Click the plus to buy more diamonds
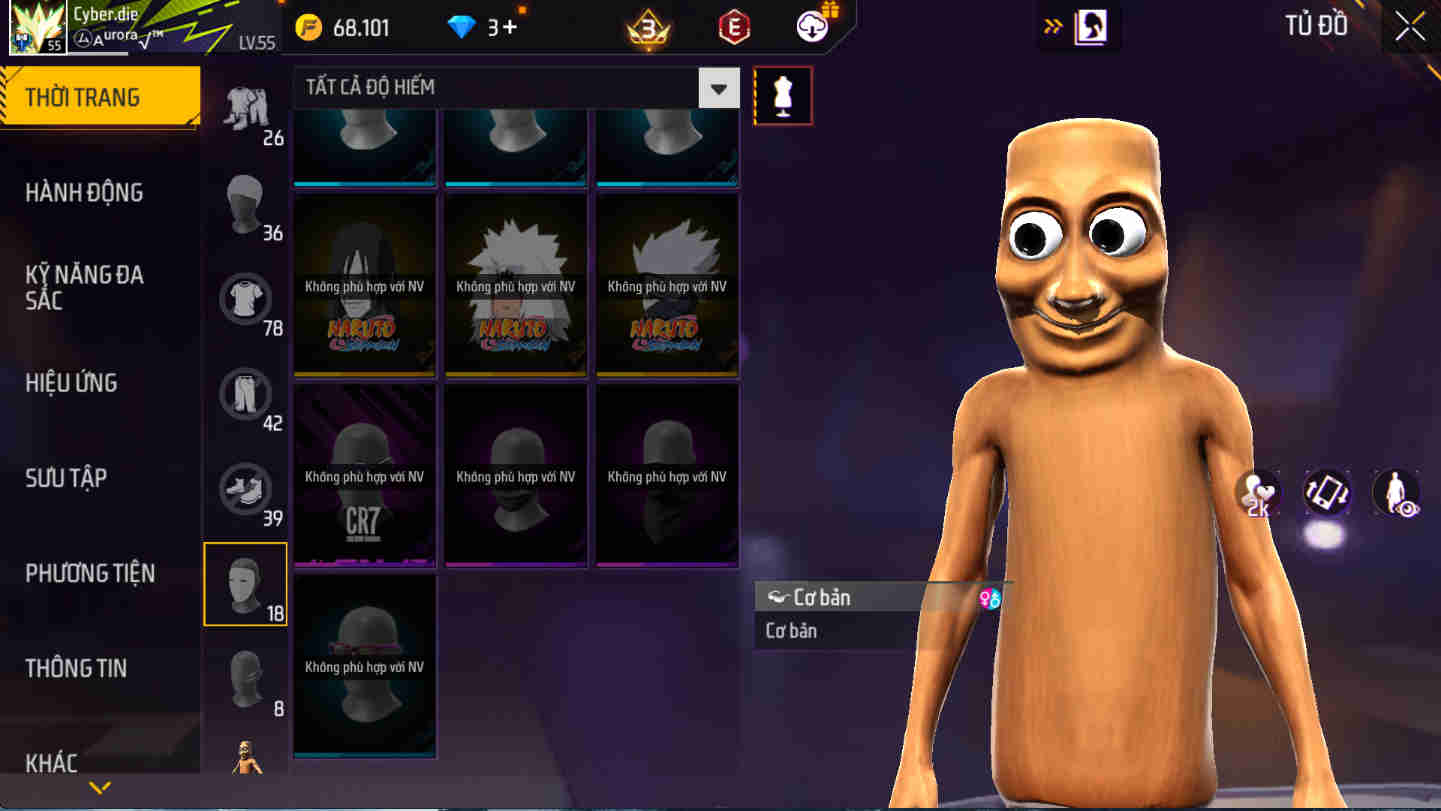The image size is (1441, 811). click(x=510, y=28)
